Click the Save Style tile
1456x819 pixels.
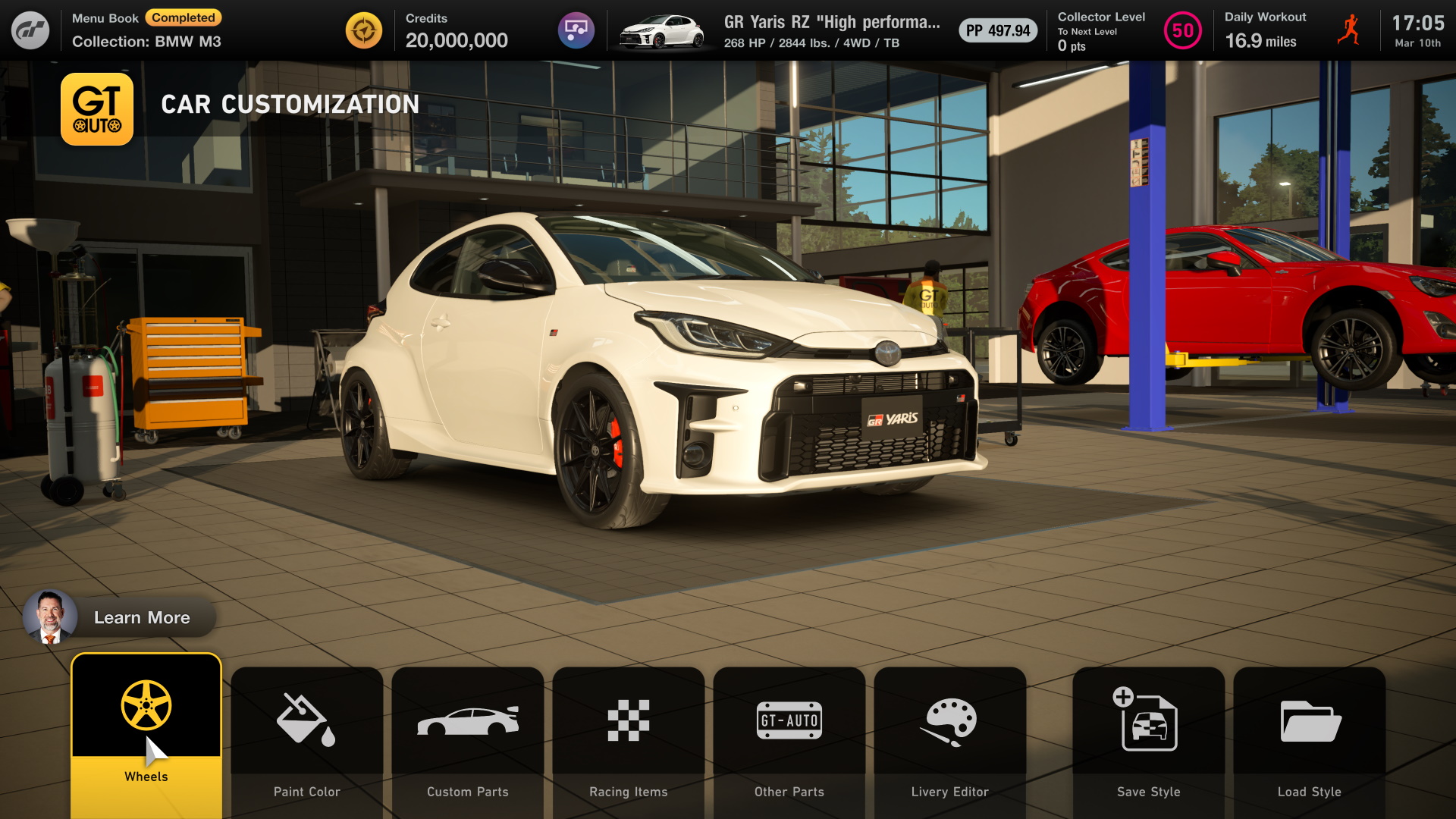click(1149, 739)
